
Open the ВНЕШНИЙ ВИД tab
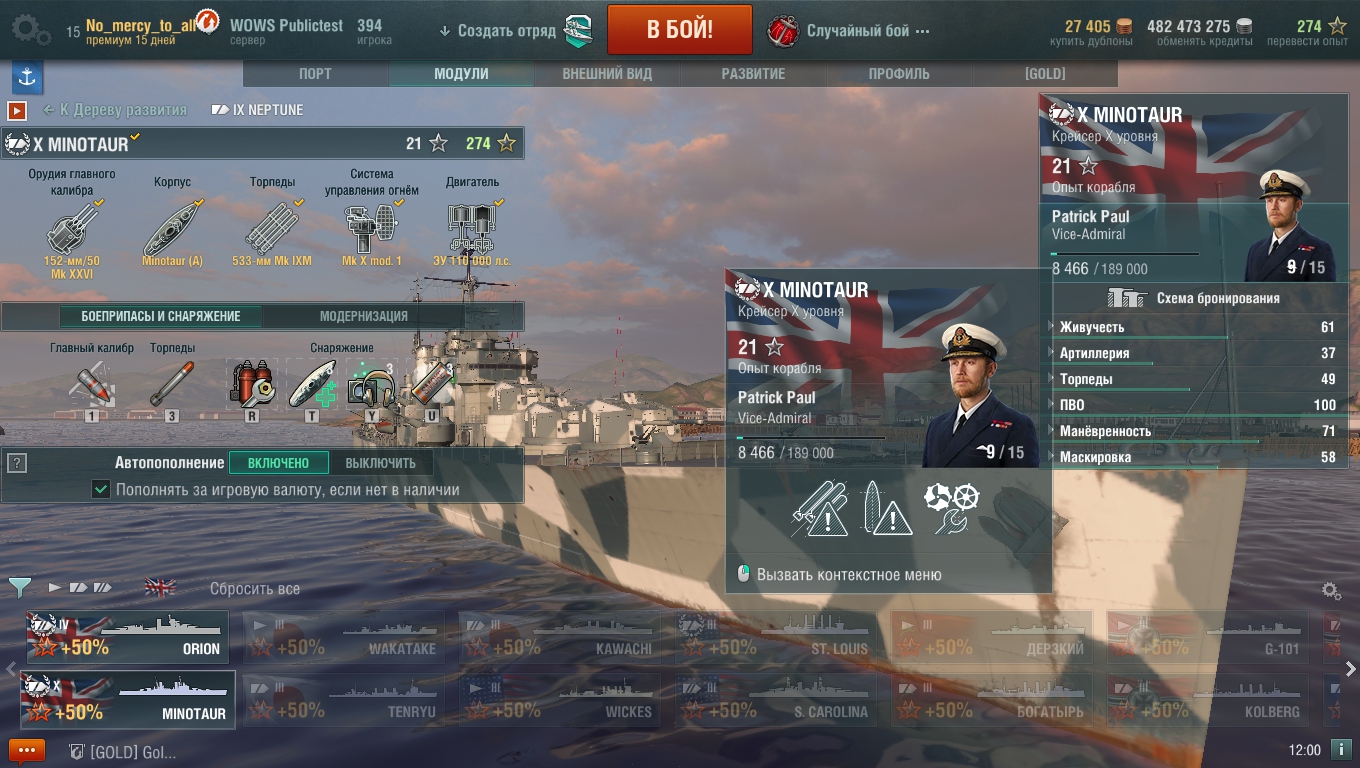coord(607,74)
